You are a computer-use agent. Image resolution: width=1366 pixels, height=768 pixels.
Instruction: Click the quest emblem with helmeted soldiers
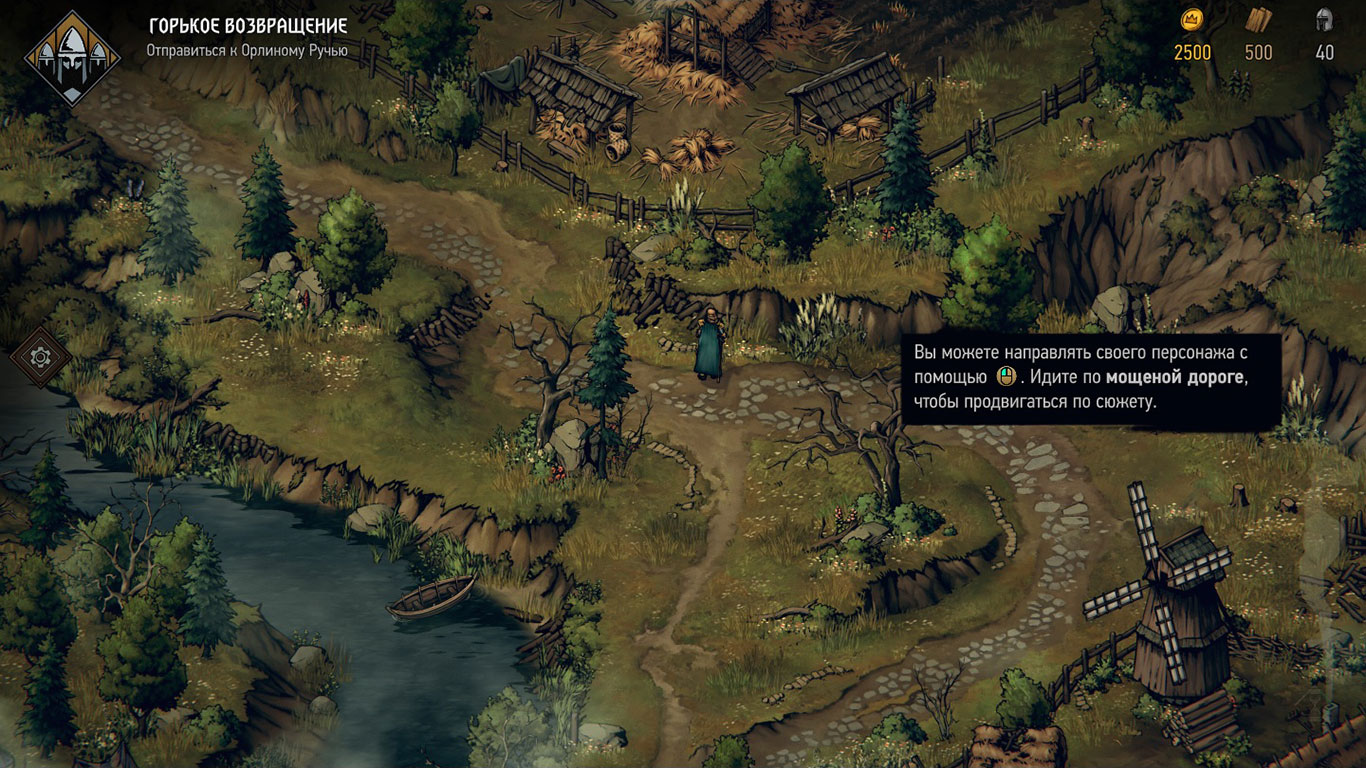coord(72,57)
